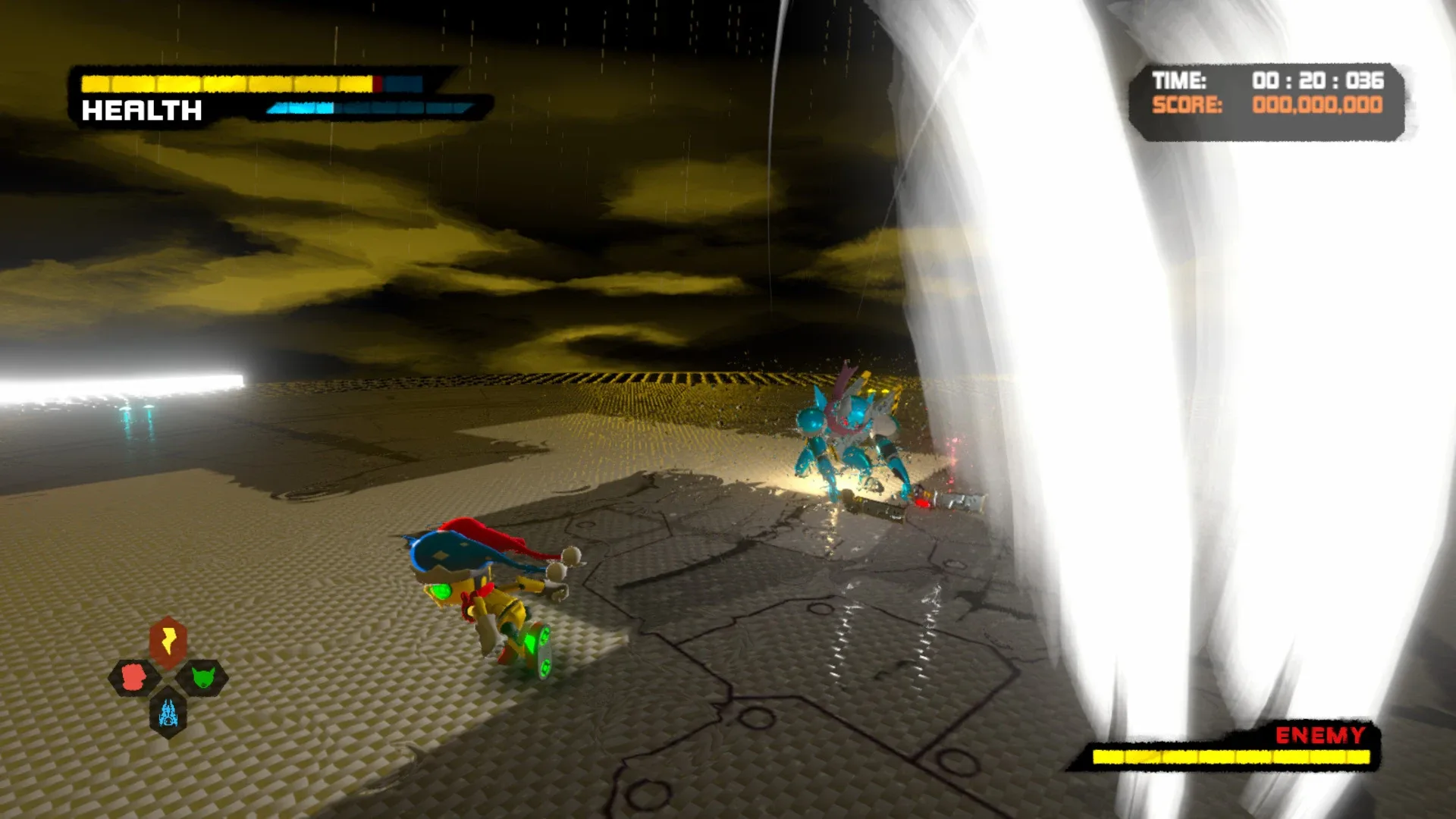Click the red hexagon highlighting the active ability
Viewport: 1456px width, 819px height.
168,642
